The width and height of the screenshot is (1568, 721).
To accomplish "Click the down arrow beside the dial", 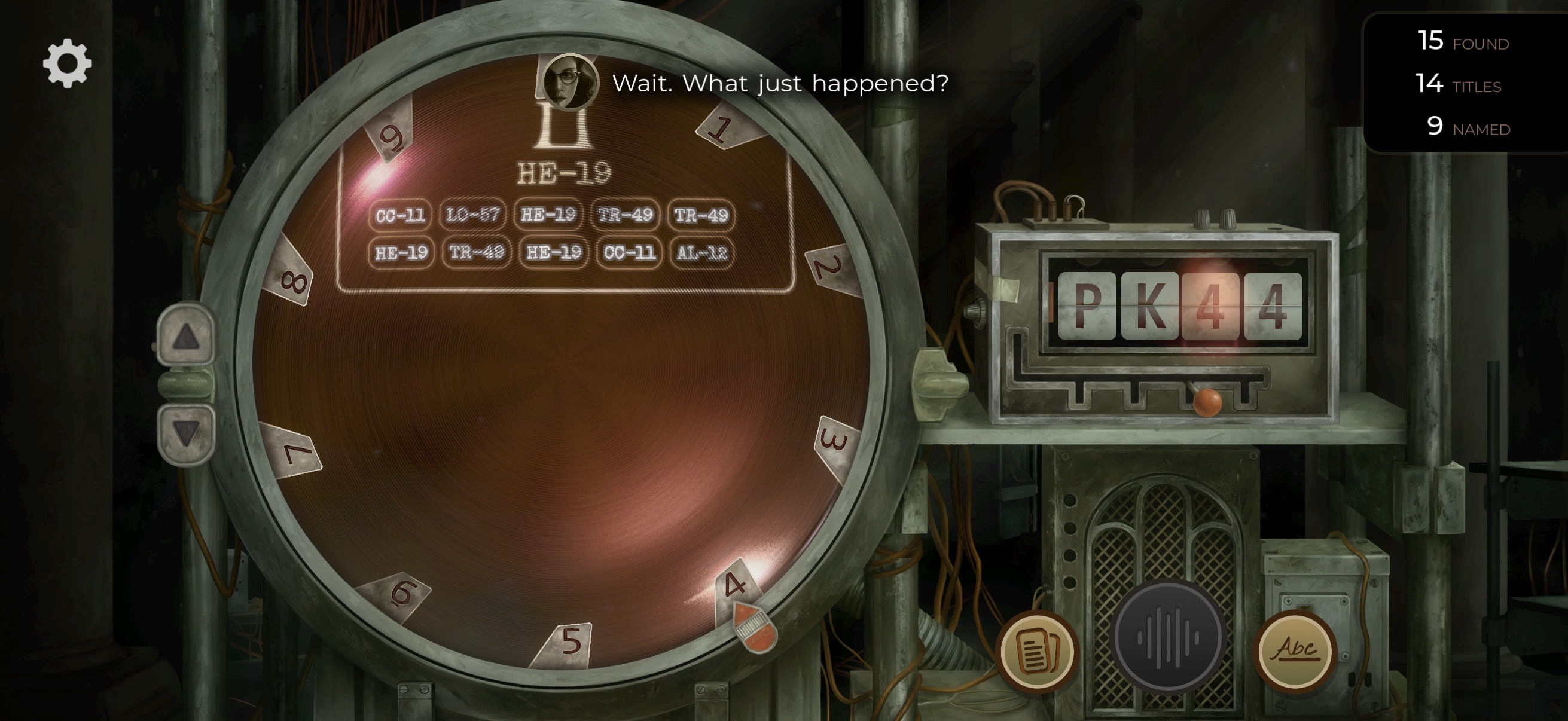I will pyautogui.click(x=185, y=433).
